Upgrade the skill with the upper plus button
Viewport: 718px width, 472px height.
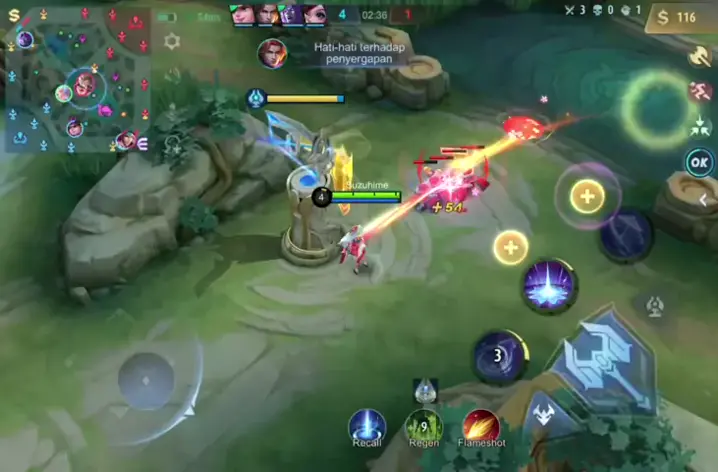coord(587,197)
